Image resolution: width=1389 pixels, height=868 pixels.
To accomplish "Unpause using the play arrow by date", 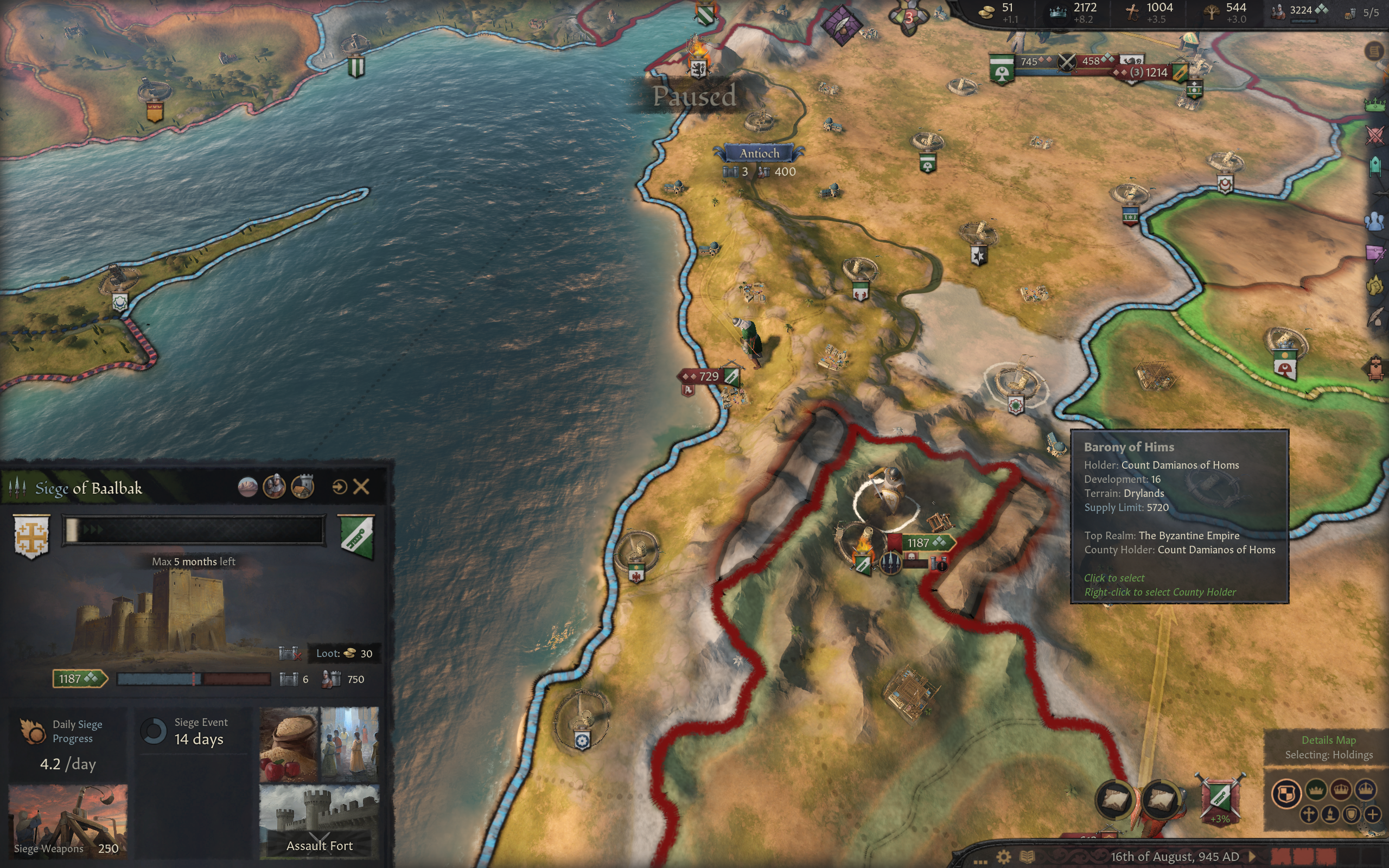I will (x=1252, y=857).
